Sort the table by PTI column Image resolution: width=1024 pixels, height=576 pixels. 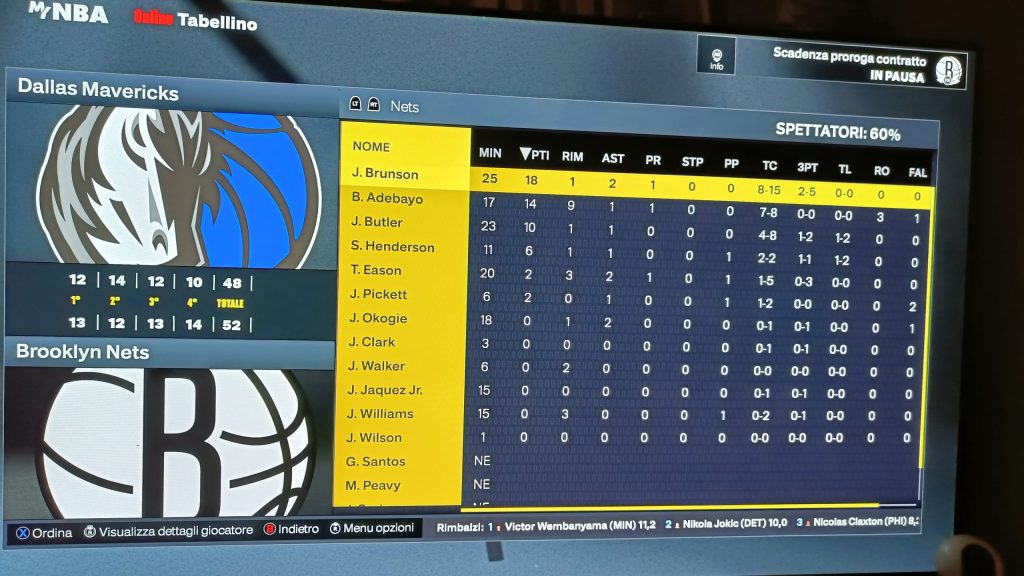click(534, 154)
